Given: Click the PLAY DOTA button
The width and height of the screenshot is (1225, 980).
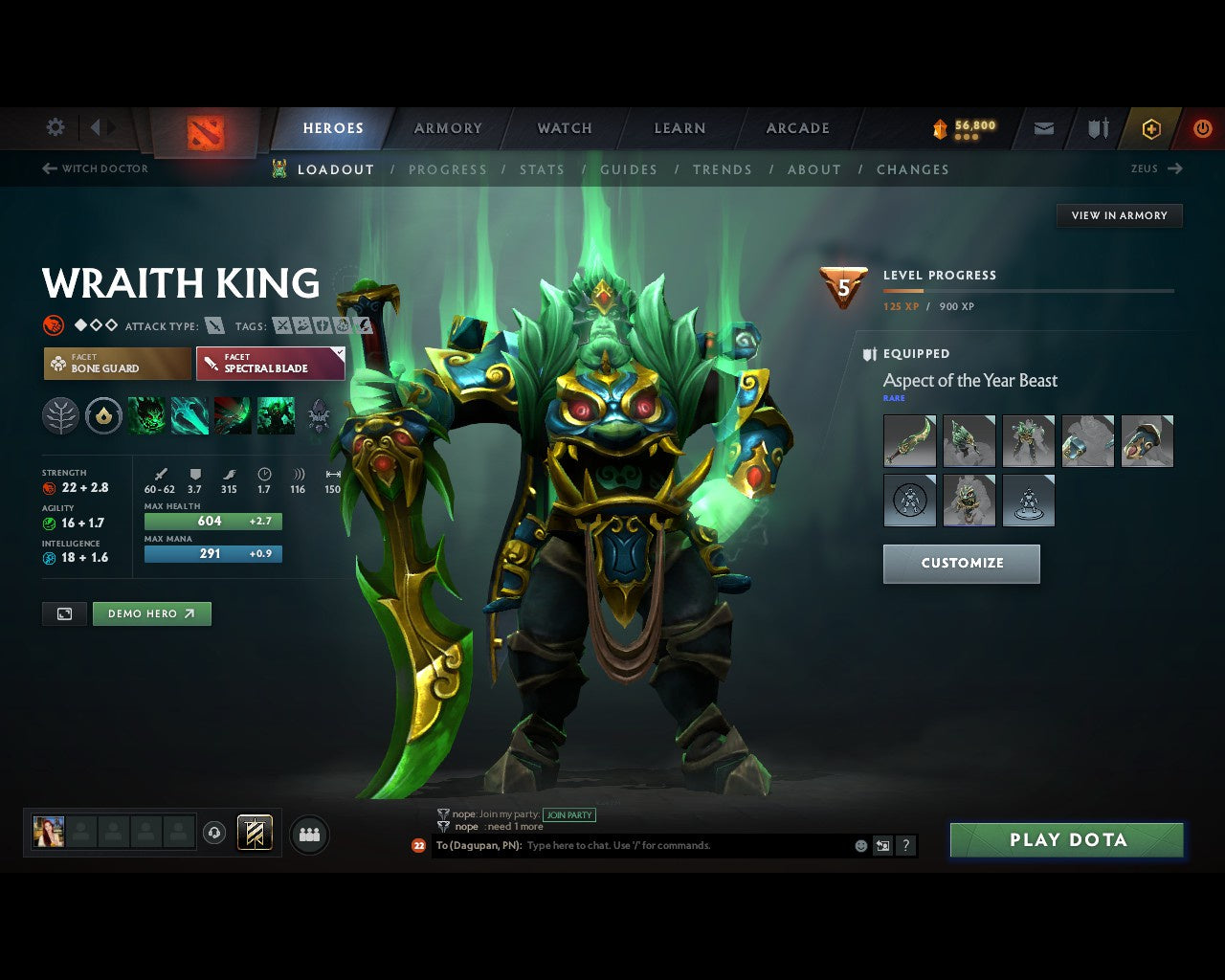Looking at the screenshot, I should pyautogui.click(x=1066, y=839).
